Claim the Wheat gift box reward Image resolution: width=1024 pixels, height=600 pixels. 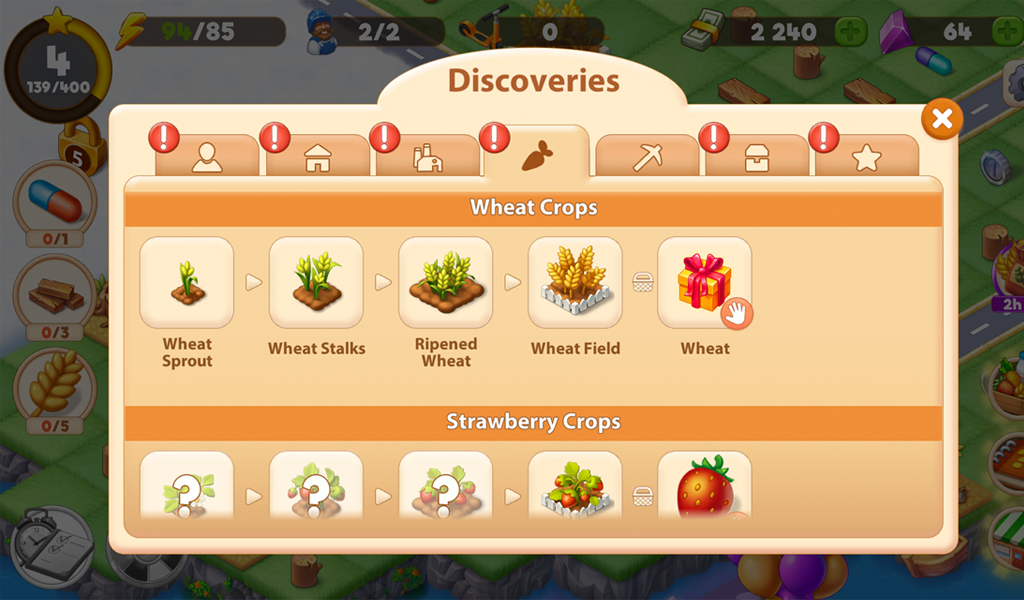pyautogui.click(x=705, y=283)
